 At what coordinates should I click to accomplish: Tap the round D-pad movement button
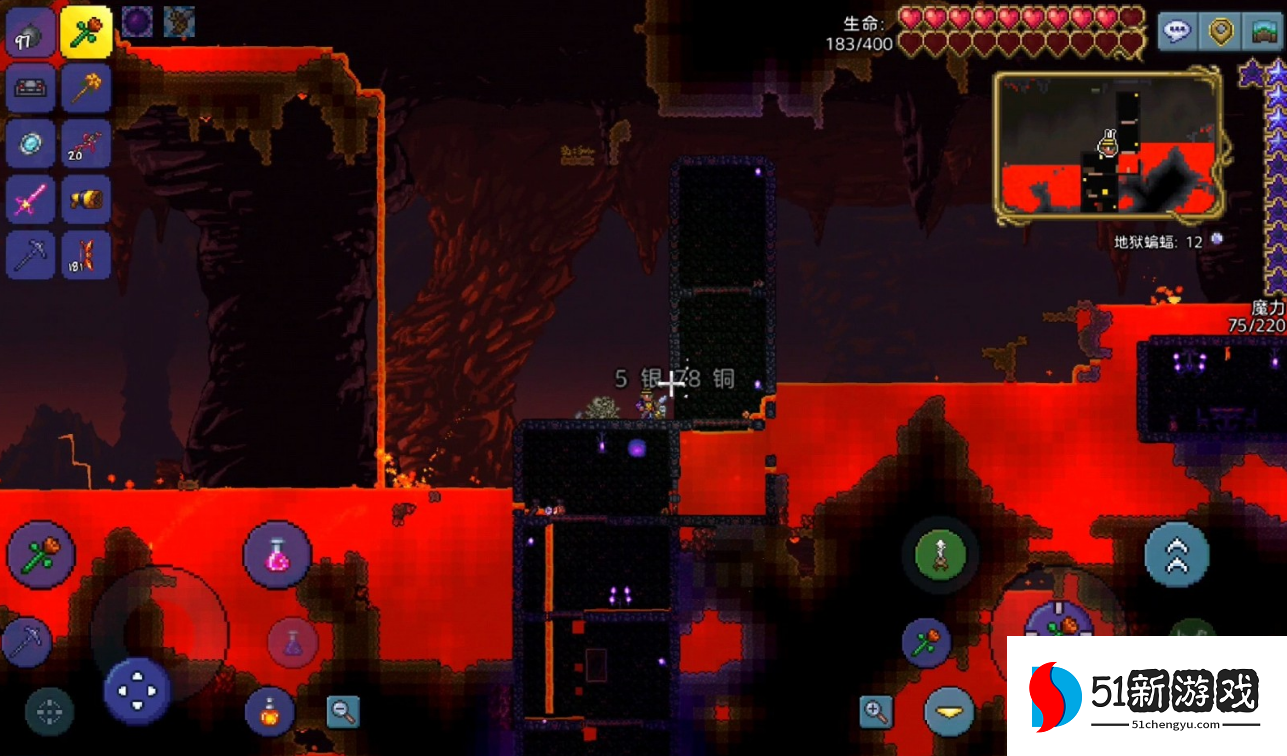coord(138,691)
